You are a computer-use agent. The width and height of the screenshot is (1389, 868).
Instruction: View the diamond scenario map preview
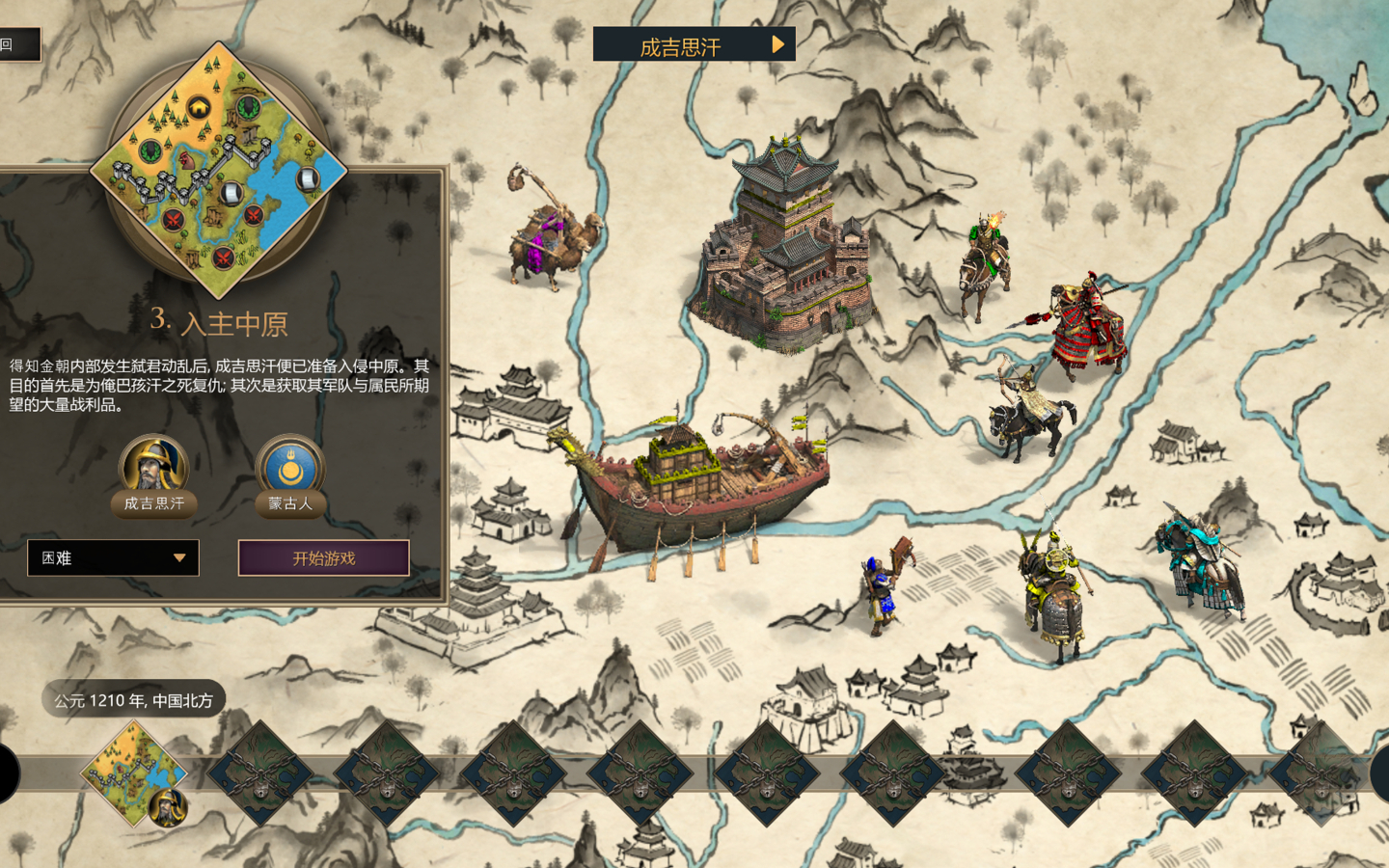pos(218,171)
